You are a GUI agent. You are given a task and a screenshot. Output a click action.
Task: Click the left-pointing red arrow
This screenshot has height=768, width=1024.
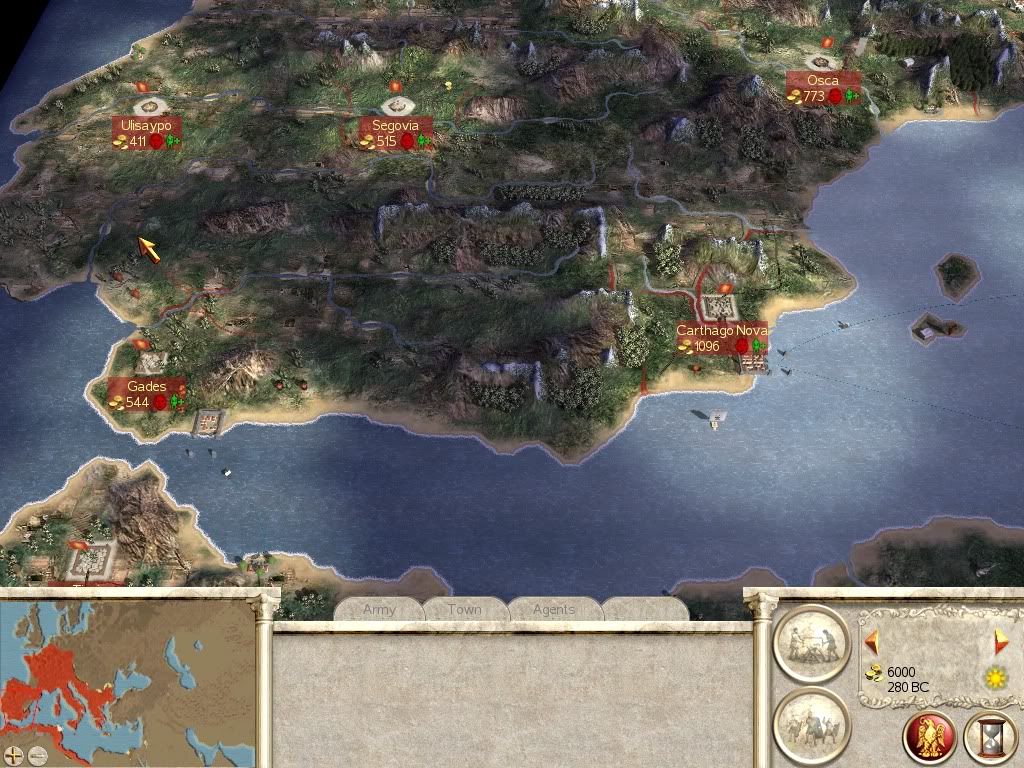coord(872,640)
